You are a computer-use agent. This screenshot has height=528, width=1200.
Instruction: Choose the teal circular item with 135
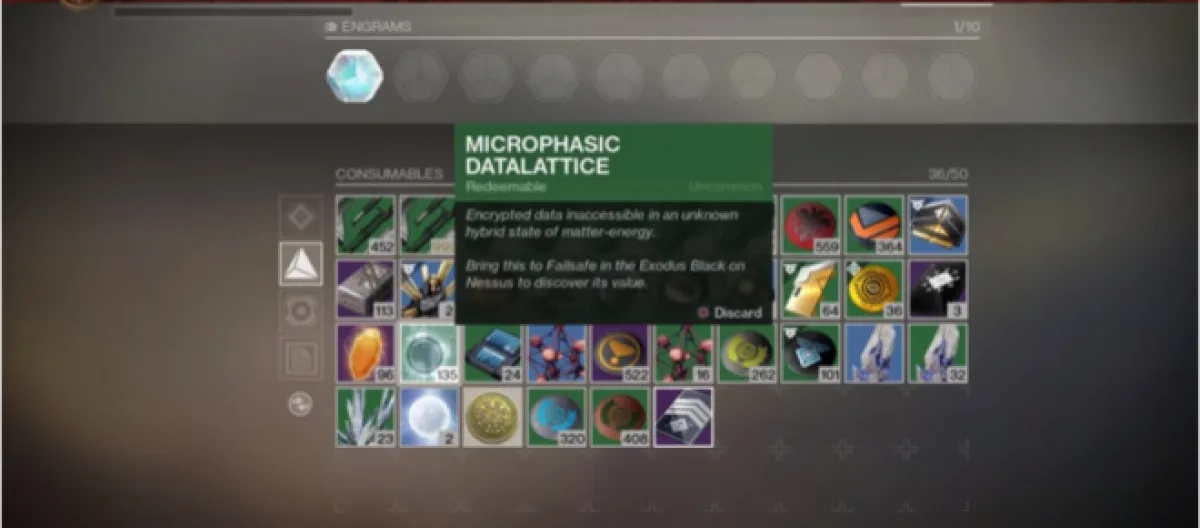pyautogui.click(x=429, y=353)
